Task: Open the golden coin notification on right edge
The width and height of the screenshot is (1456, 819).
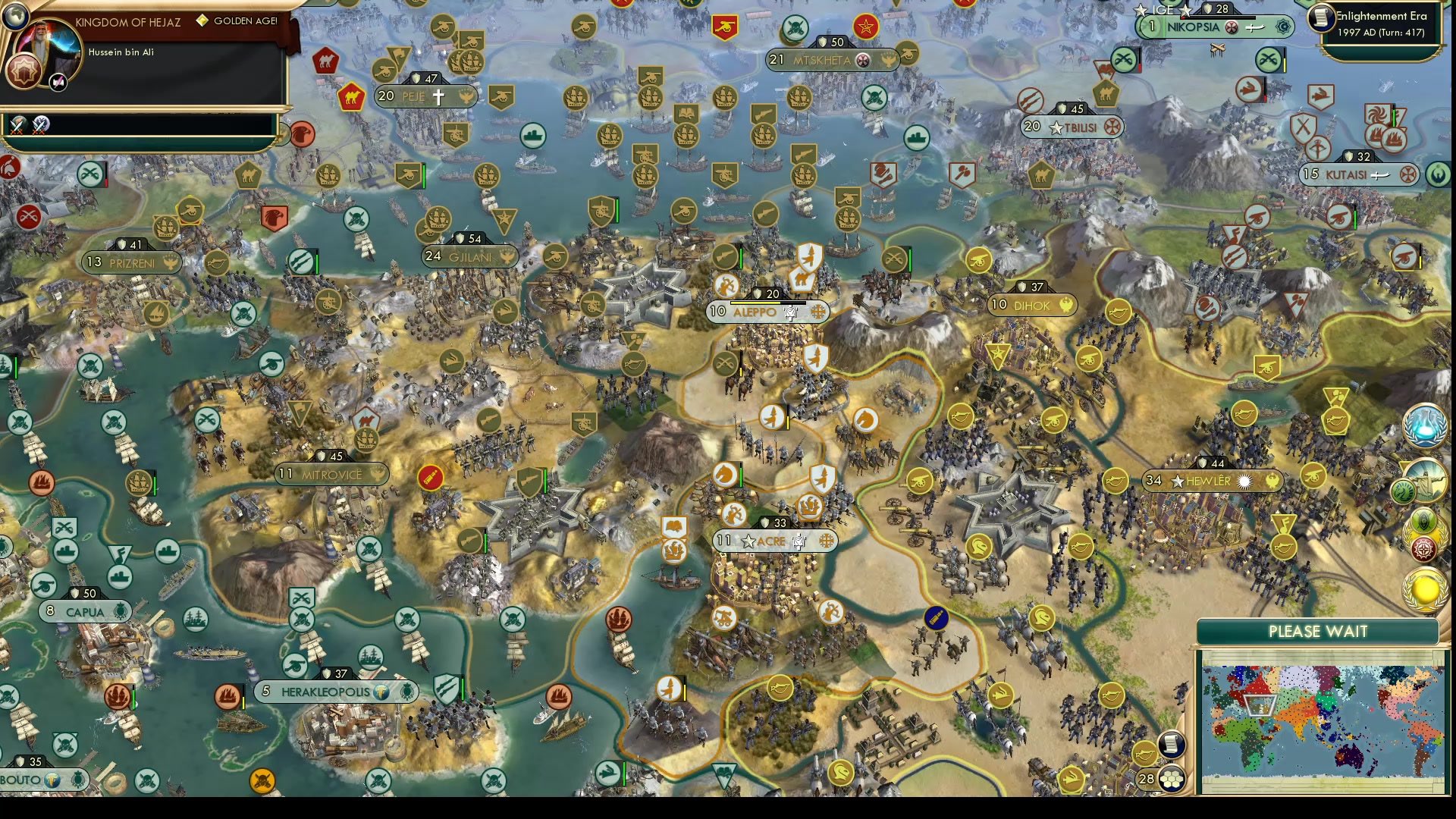Action: tap(1425, 590)
